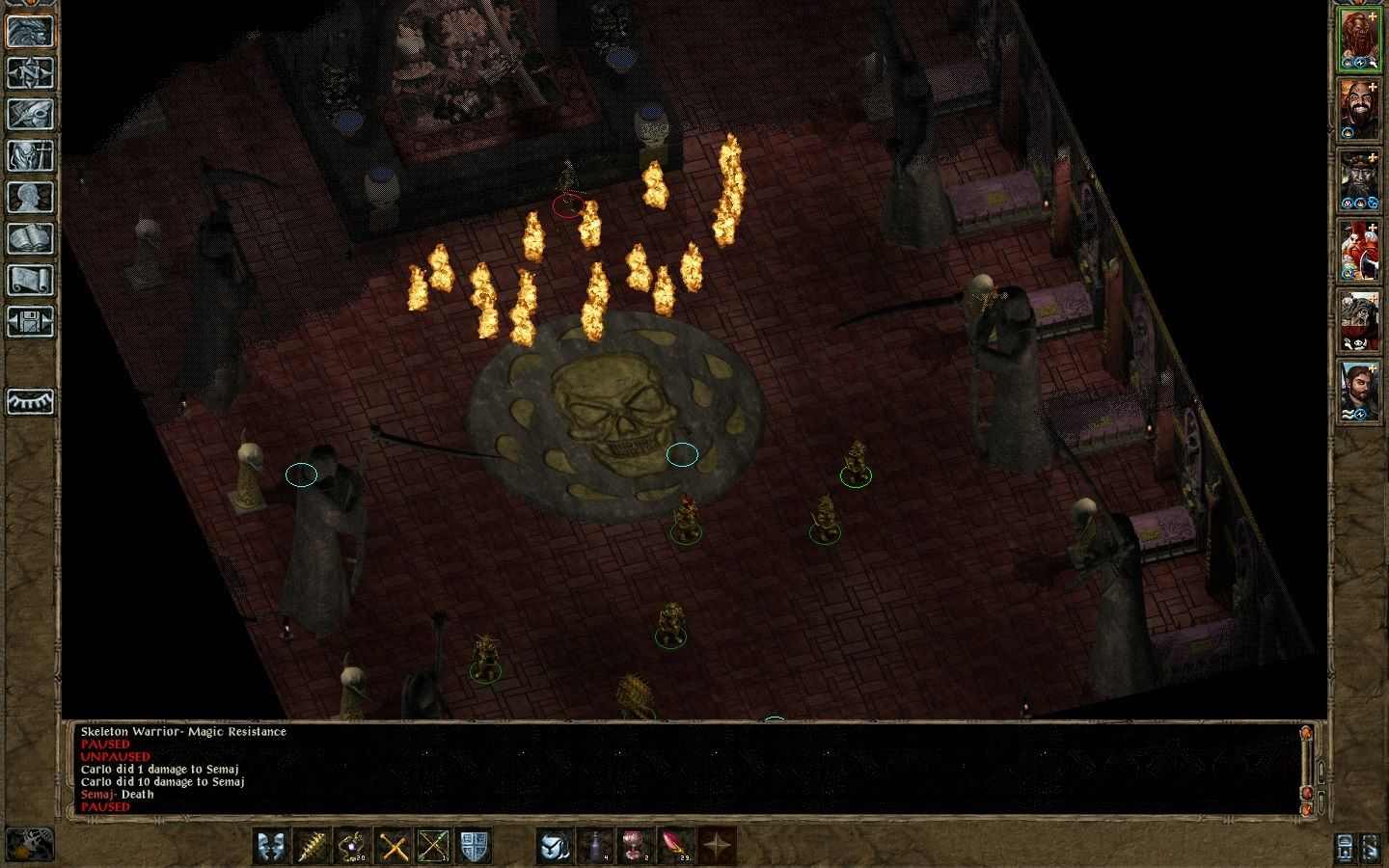1389x868 pixels.
Task: Equip the spiked golden mace weapon
Action: 313,846
